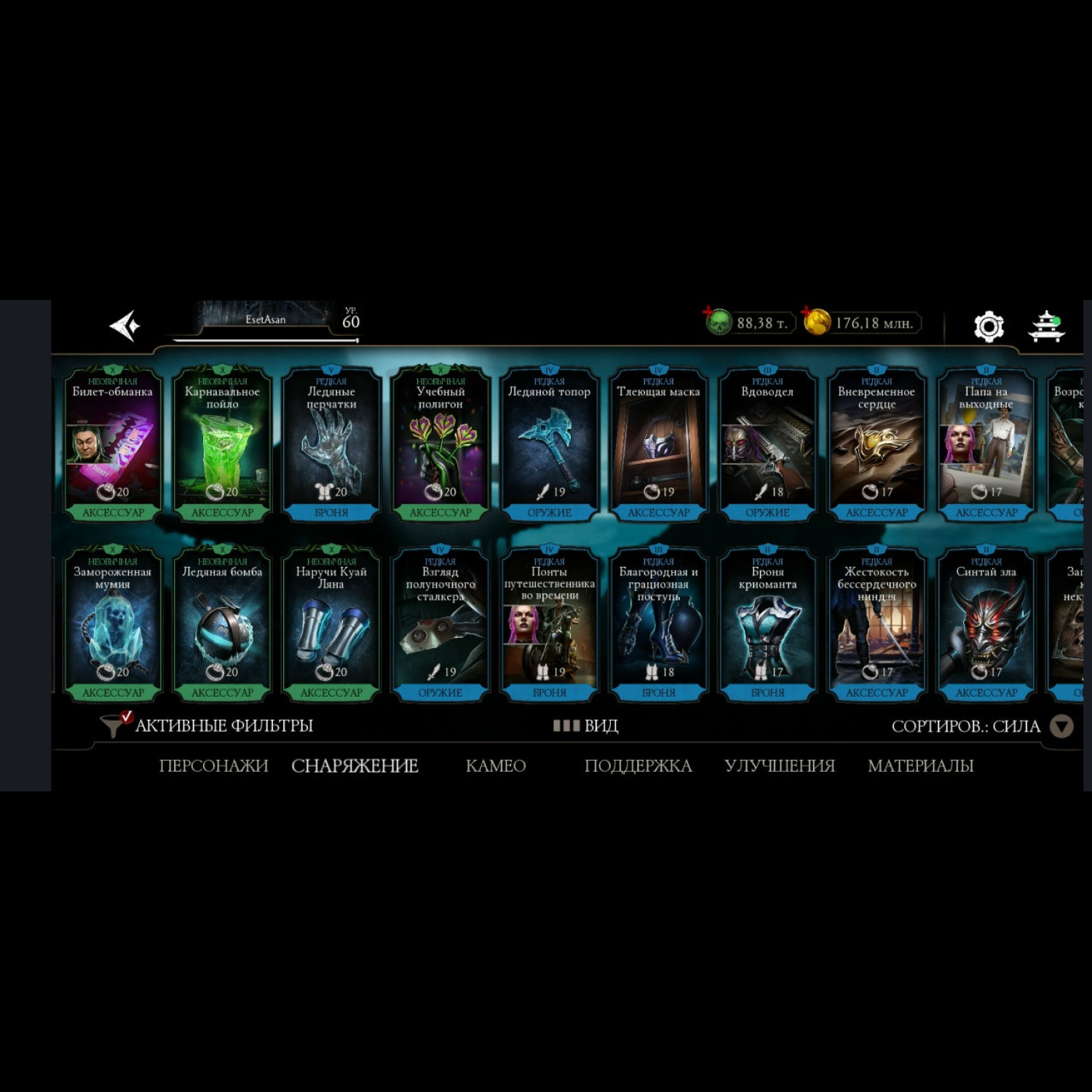Pick the Ледяной топор weapon card
This screenshot has height=1092, width=1092.
(550, 444)
